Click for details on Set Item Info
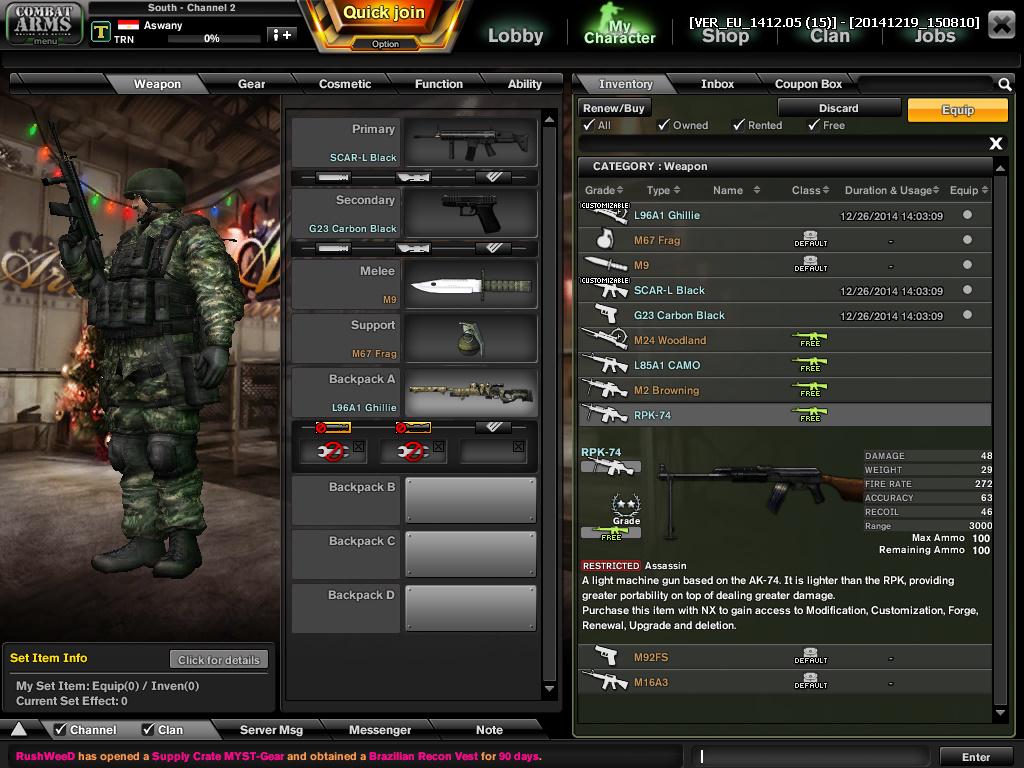The image size is (1024, 768). (x=219, y=660)
